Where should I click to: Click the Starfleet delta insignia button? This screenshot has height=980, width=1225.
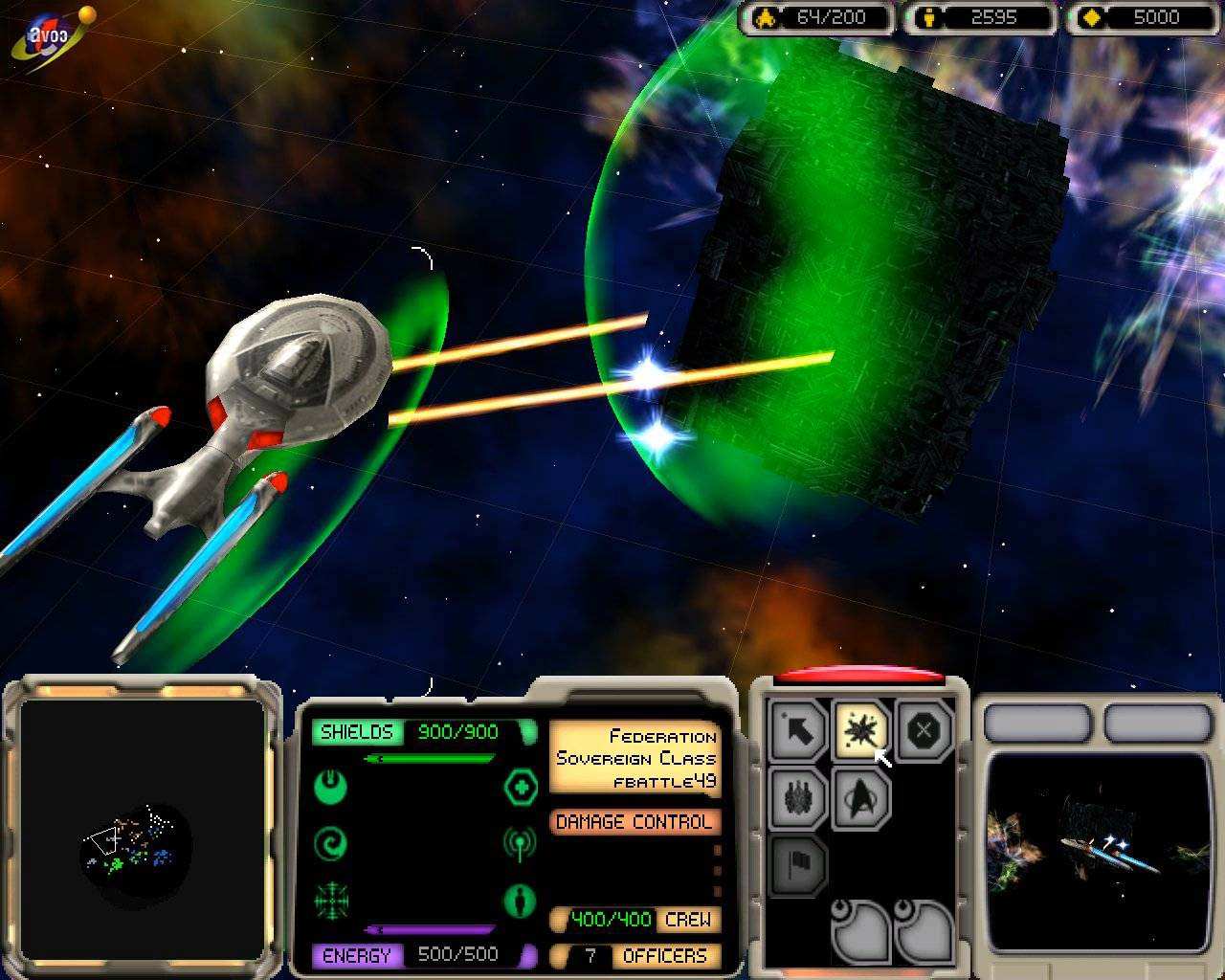pyautogui.click(x=860, y=796)
